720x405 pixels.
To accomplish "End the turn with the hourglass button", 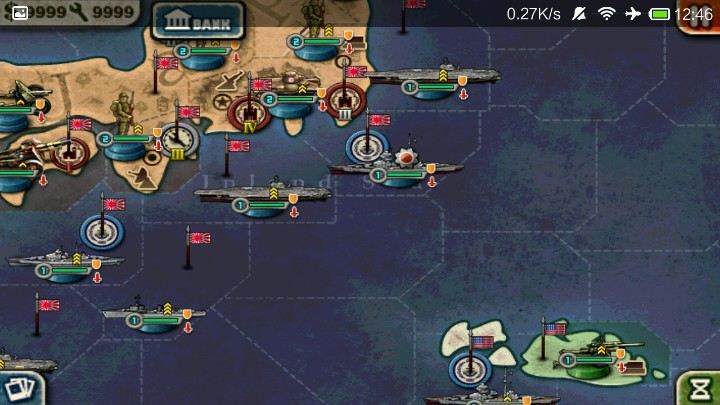I will tap(699, 387).
